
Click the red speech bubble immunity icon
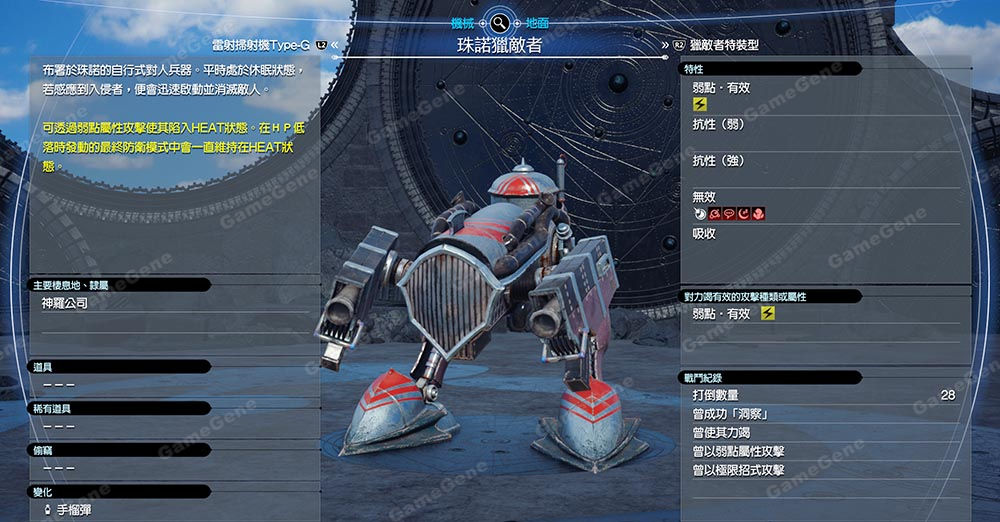click(x=728, y=214)
